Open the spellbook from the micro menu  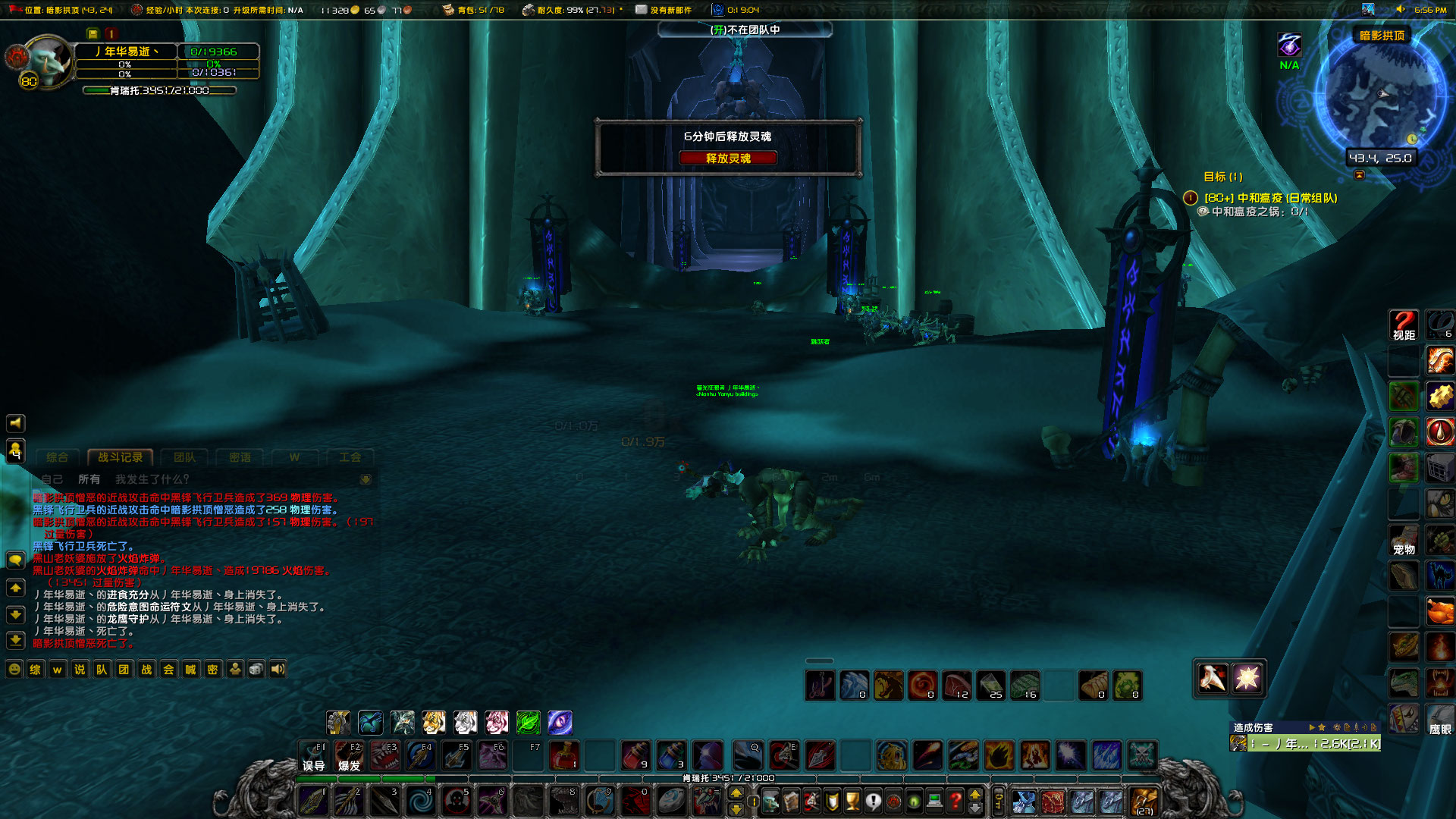pos(791,800)
